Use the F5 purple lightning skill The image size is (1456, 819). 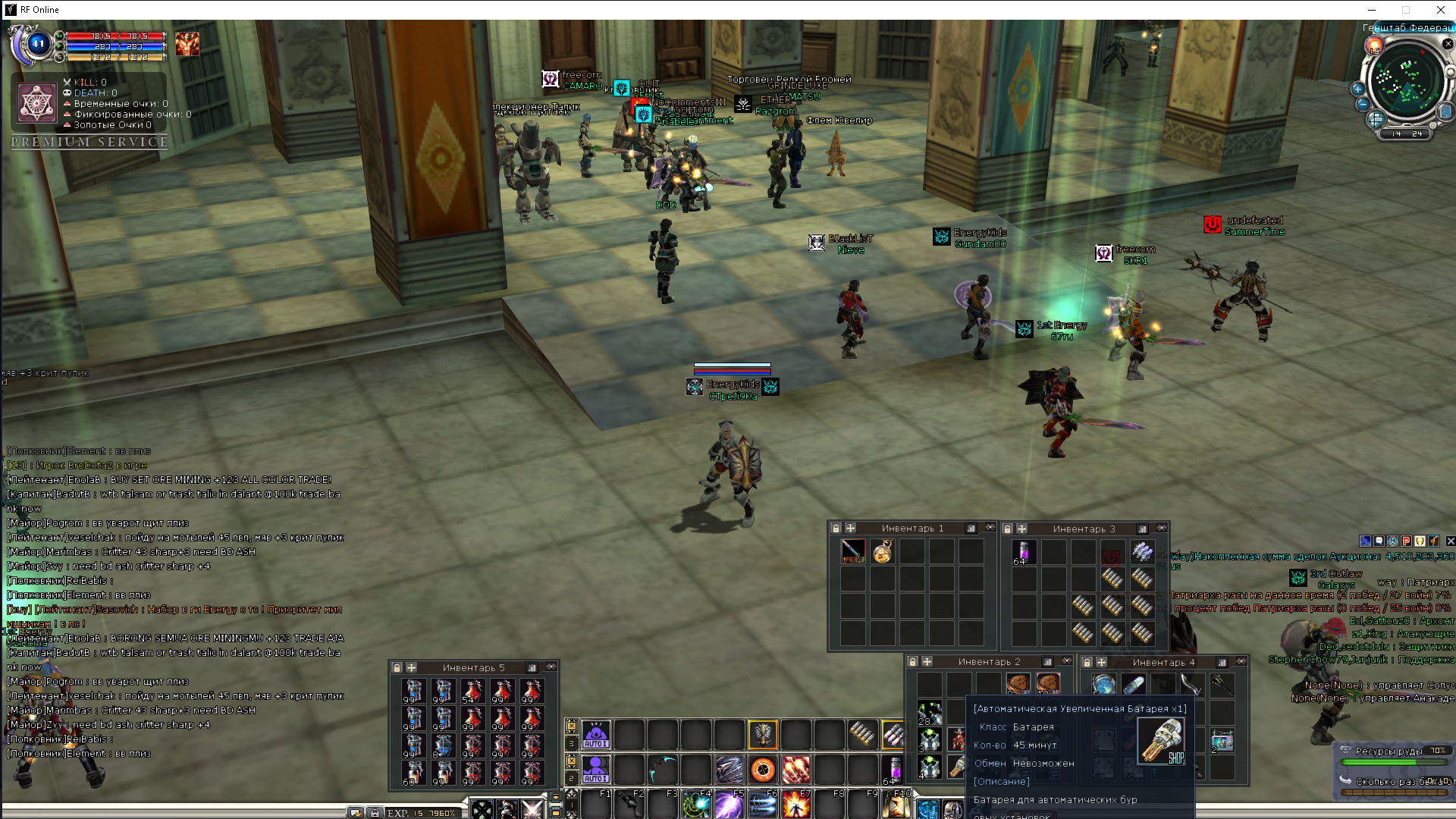point(729,805)
